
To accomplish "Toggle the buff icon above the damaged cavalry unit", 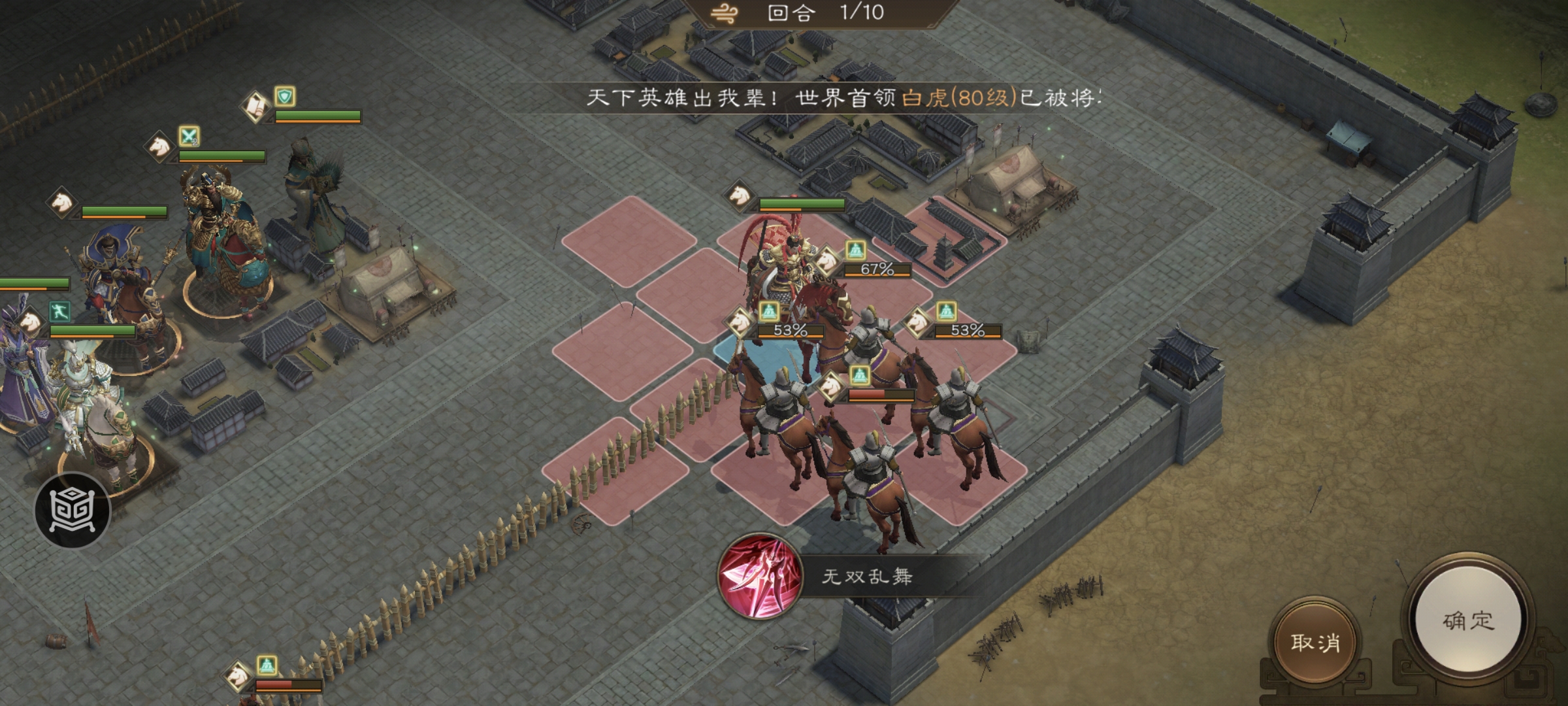I will (860, 377).
